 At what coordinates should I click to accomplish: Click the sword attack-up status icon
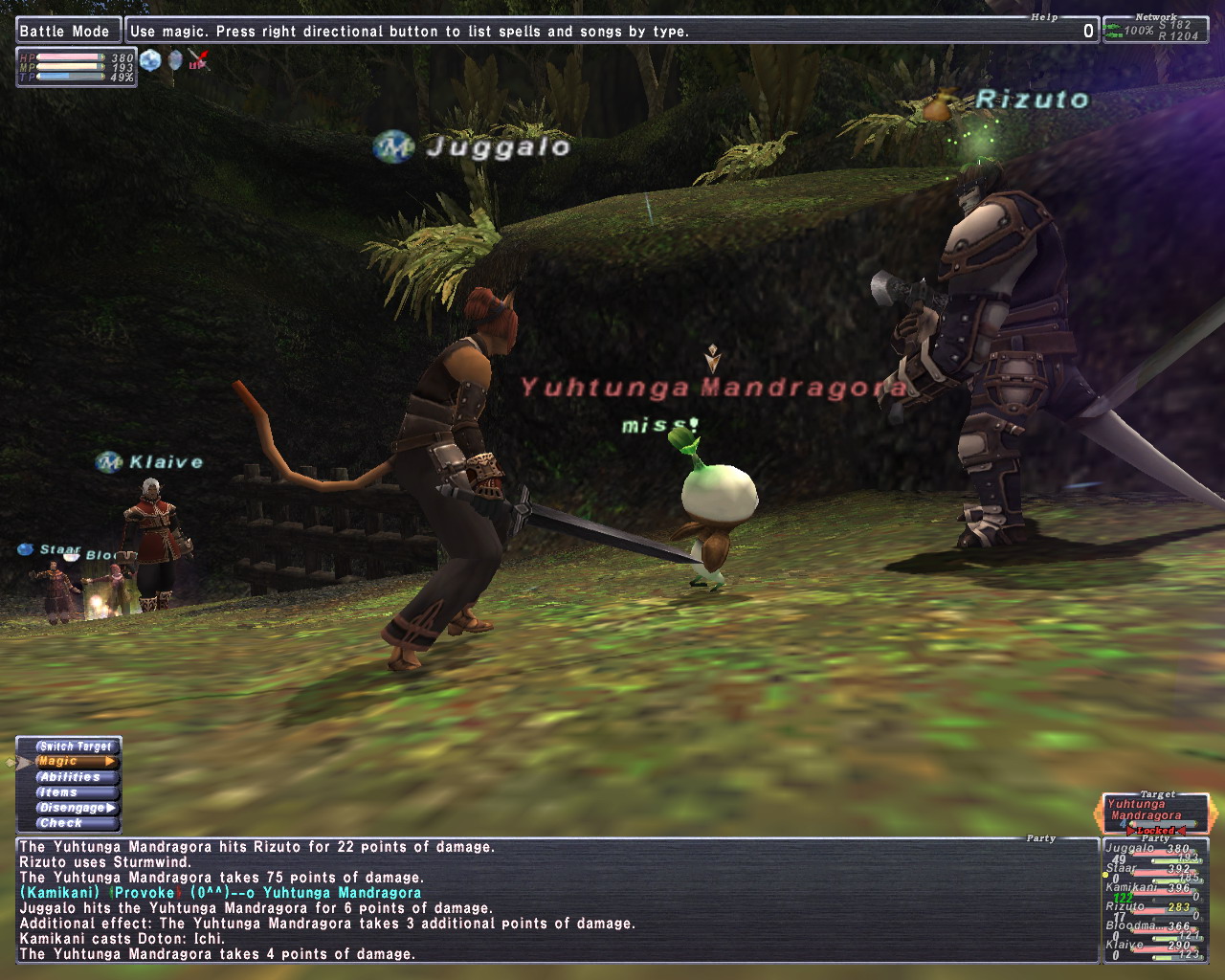click(x=198, y=61)
